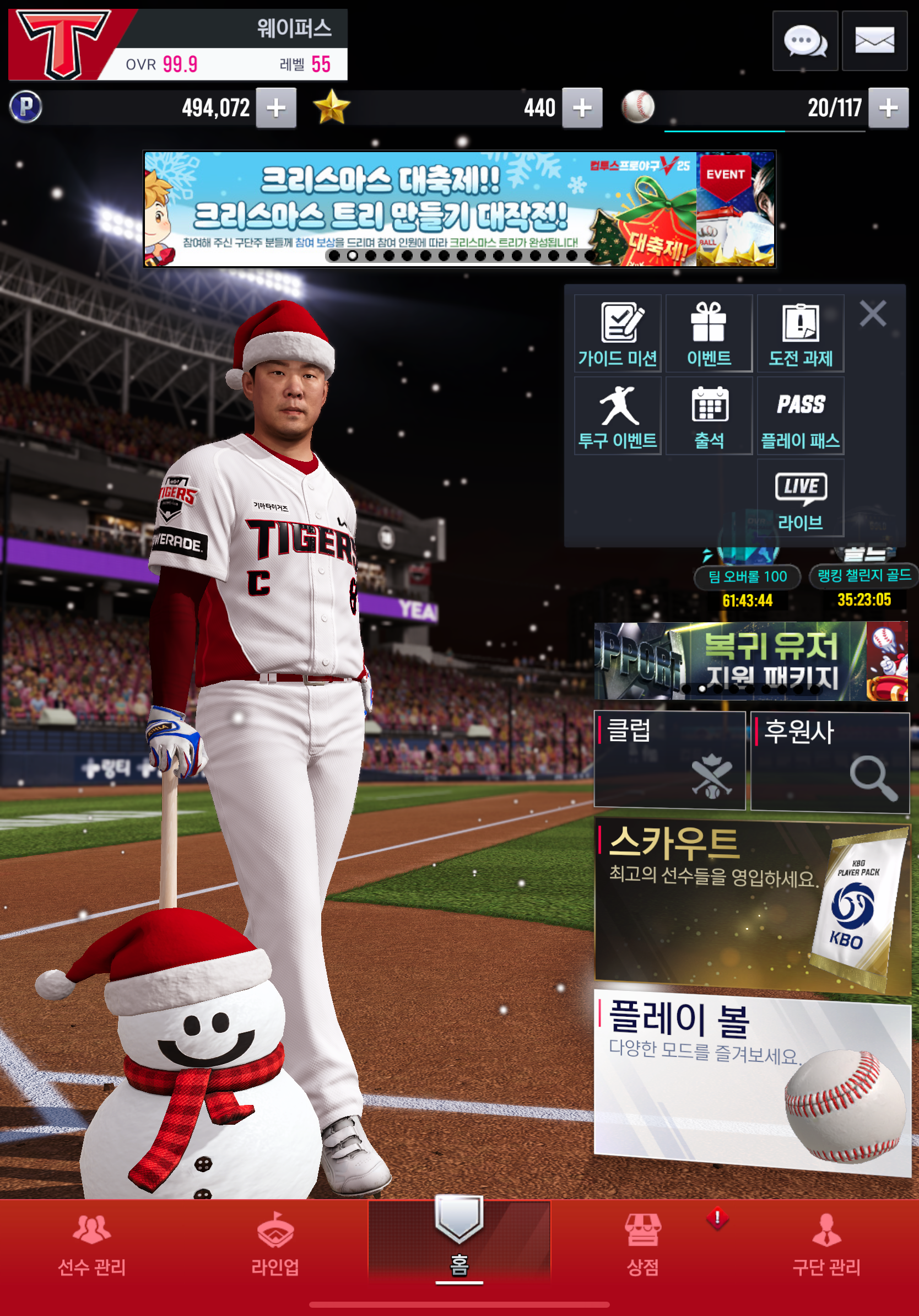919x1316 pixels.
Task: Open the mailbox envelope icon
Action: [874, 41]
